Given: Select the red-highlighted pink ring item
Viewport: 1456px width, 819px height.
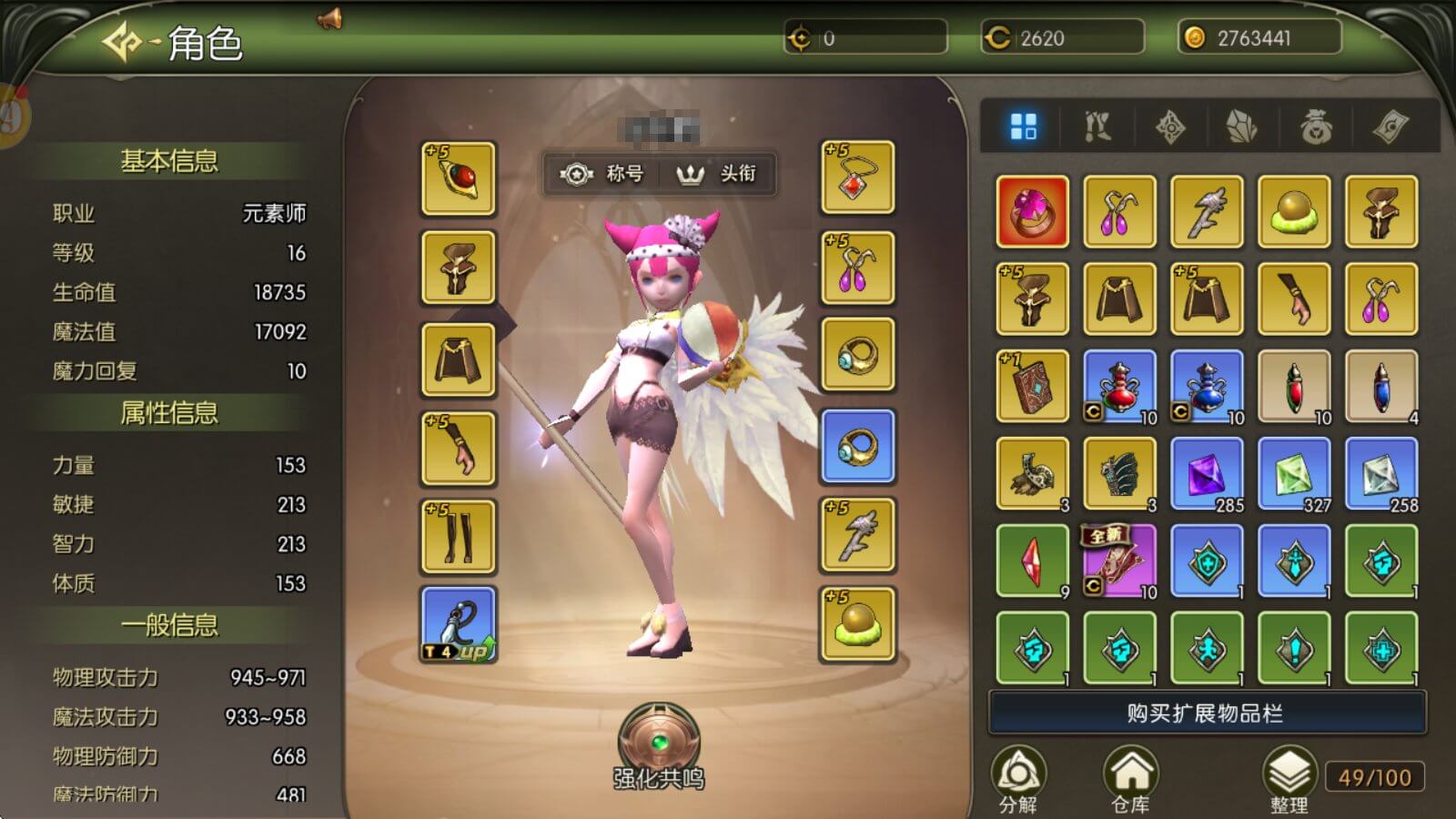Looking at the screenshot, I should [1033, 212].
